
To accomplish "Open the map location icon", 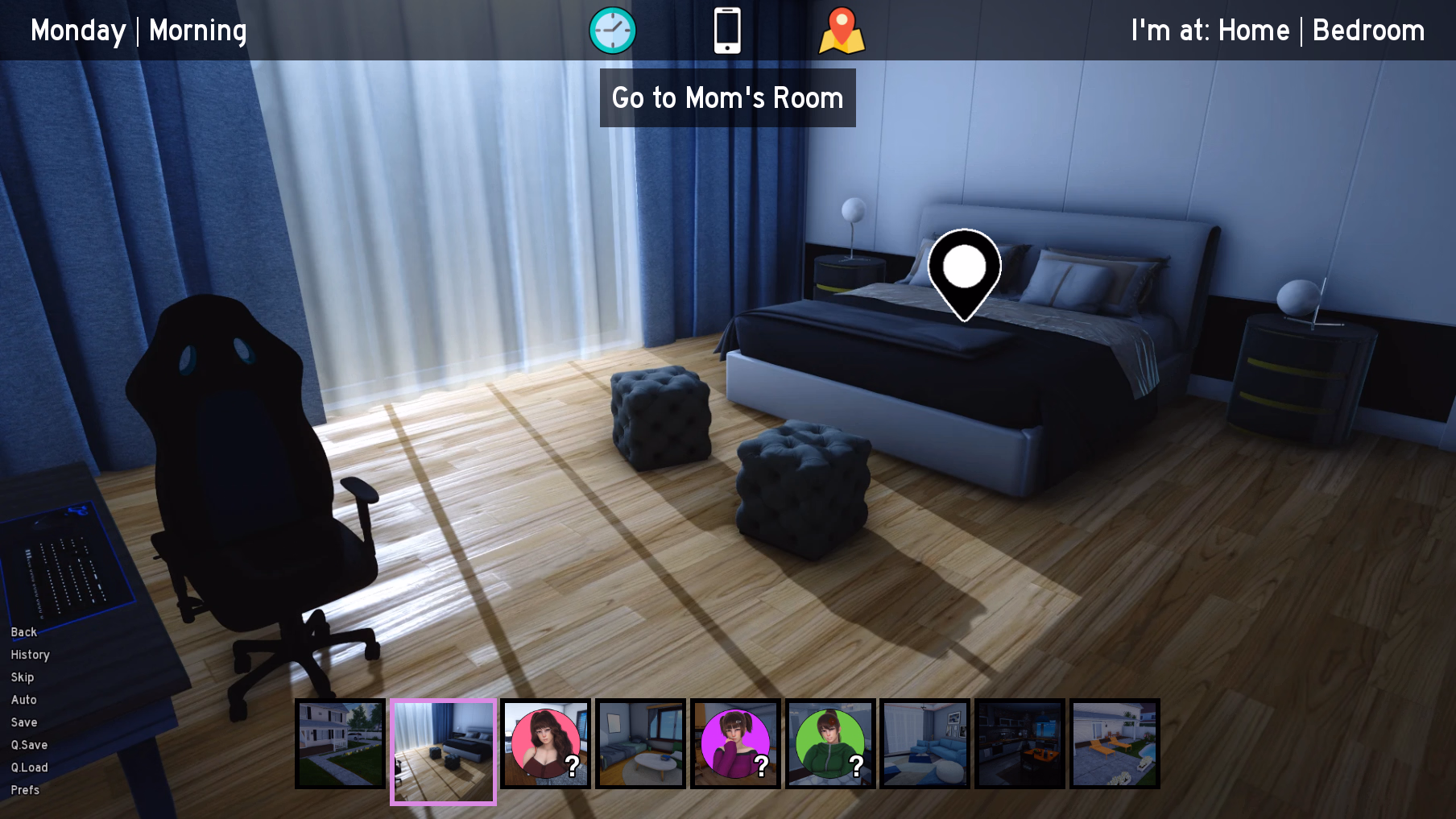I will coord(842,30).
